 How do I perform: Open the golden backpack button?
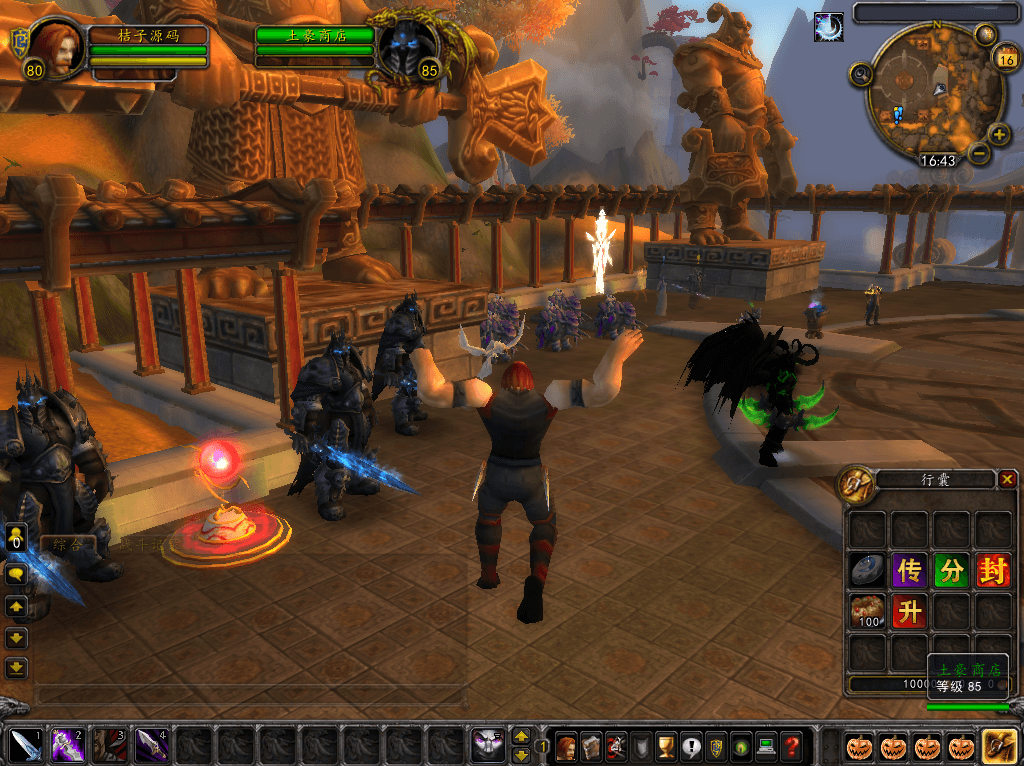pos(999,746)
